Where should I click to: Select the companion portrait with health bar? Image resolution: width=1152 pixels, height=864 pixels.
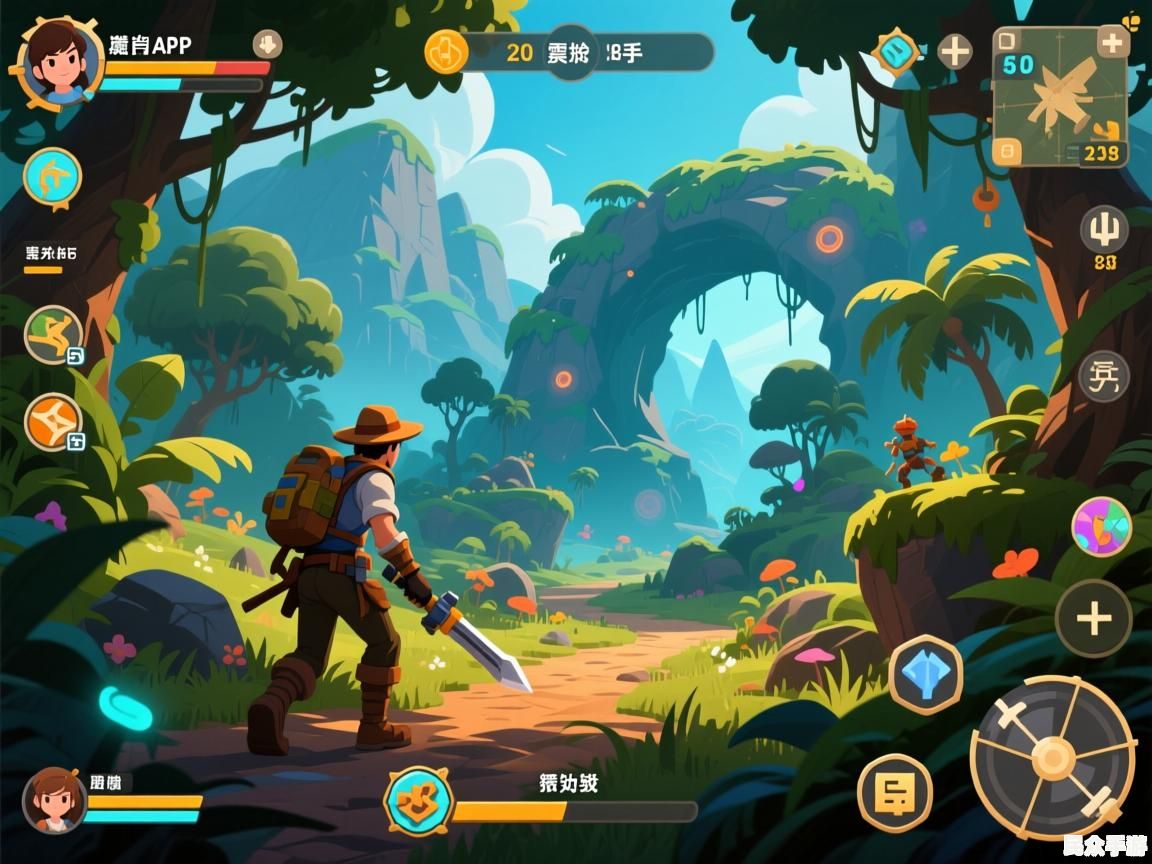54,800
